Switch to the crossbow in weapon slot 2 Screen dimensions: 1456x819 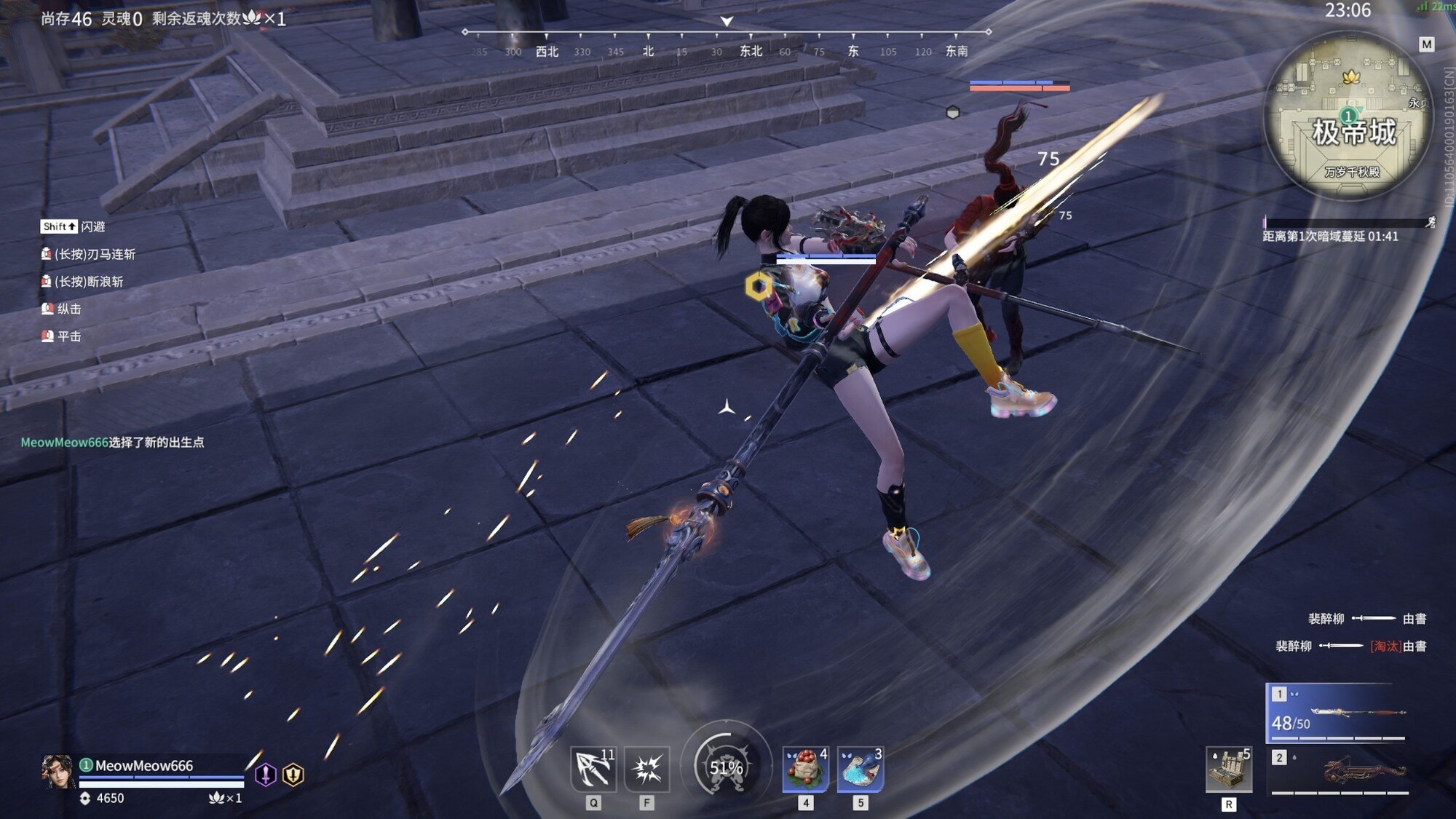[1340, 773]
